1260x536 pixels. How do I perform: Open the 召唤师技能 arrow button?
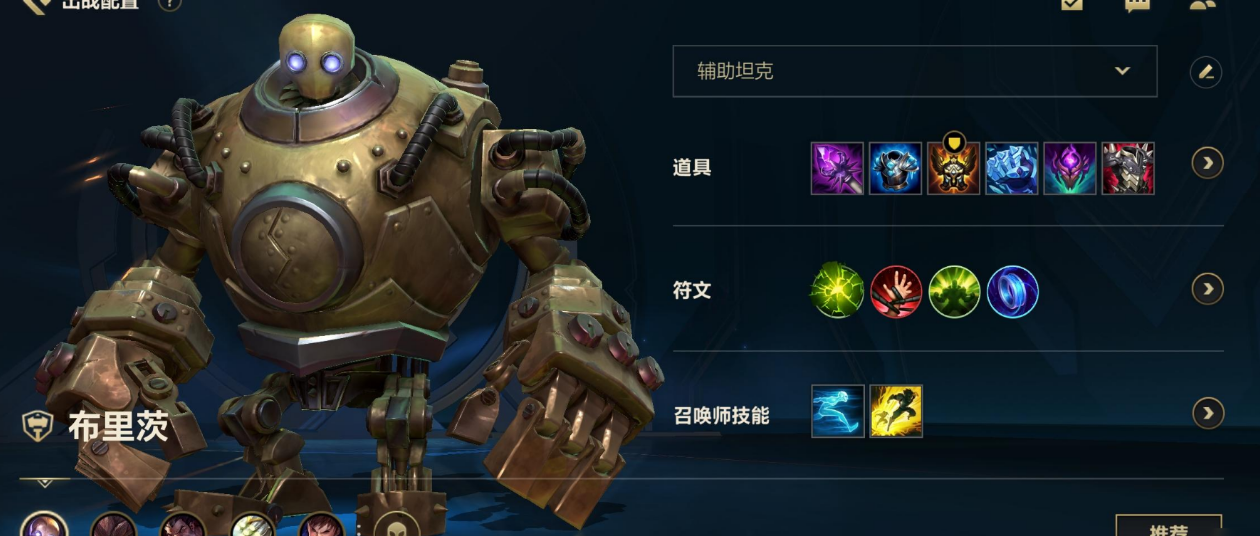pyautogui.click(x=1208, y=412)
